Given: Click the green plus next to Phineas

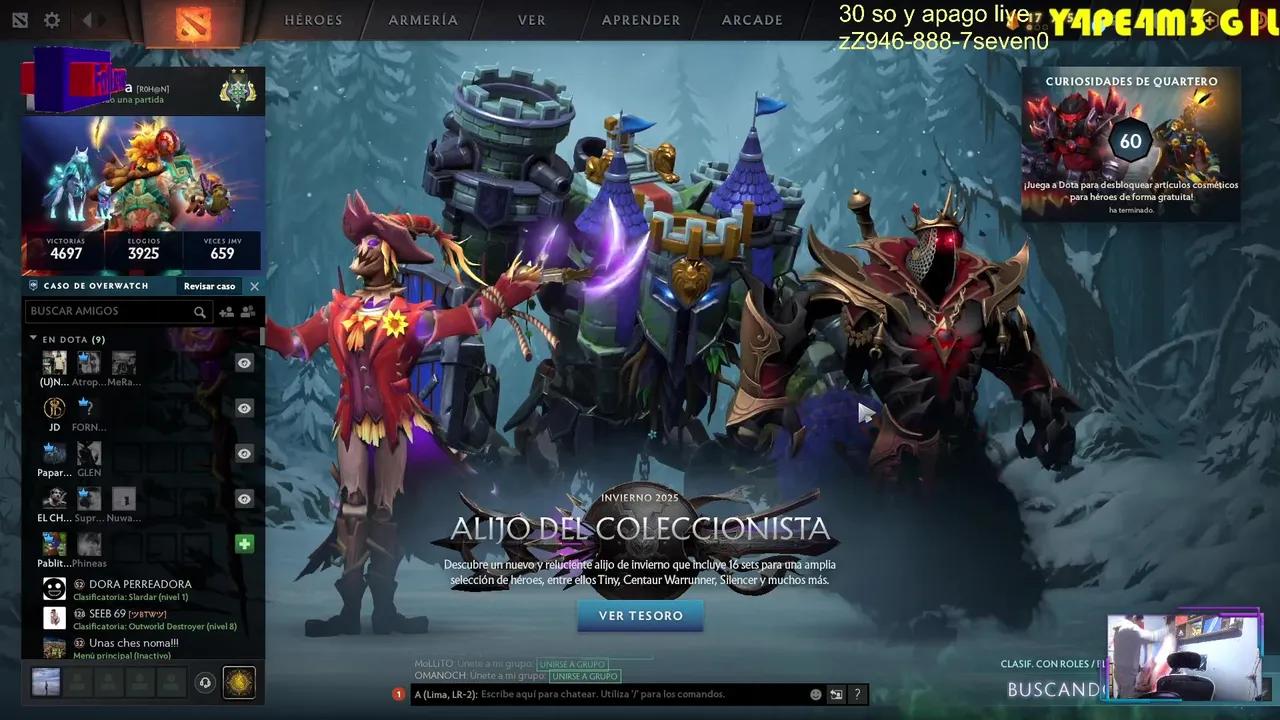Looking at the screenshot, I should point(244,543).
